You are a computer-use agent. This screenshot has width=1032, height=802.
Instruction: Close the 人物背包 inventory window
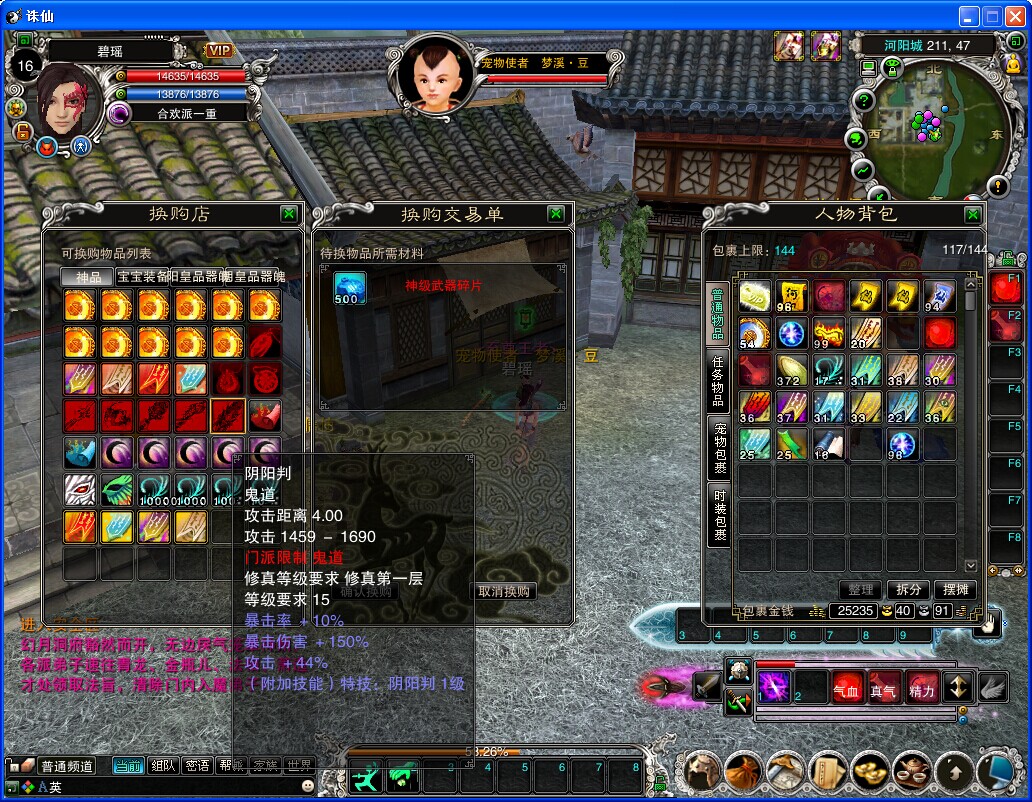pos(972,215)
